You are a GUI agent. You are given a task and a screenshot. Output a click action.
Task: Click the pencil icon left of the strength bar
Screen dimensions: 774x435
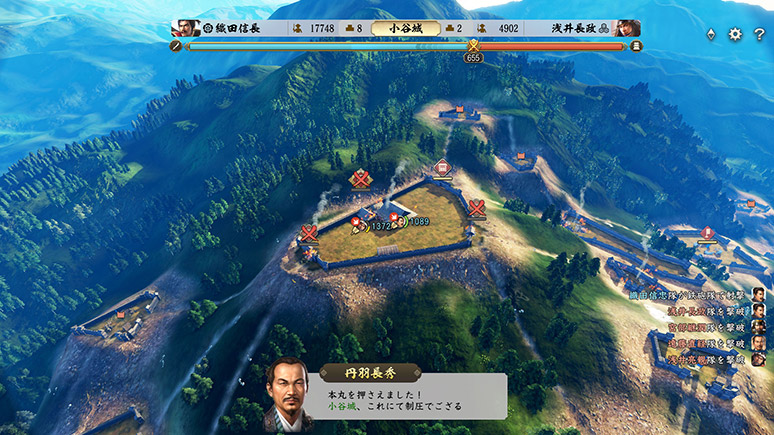pos(177,45)
